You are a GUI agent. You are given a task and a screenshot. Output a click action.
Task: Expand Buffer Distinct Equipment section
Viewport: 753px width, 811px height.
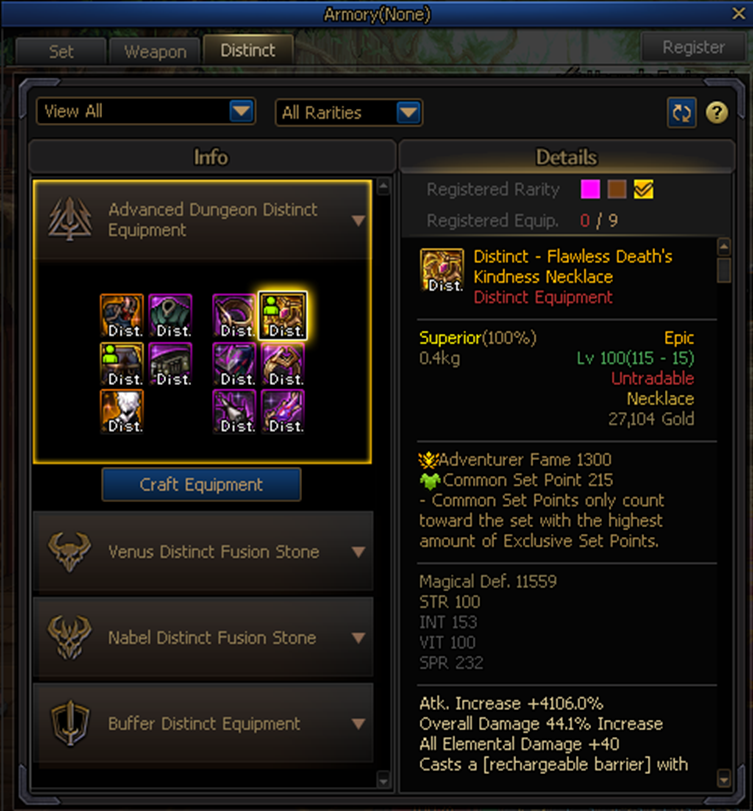tap(359, 724)
